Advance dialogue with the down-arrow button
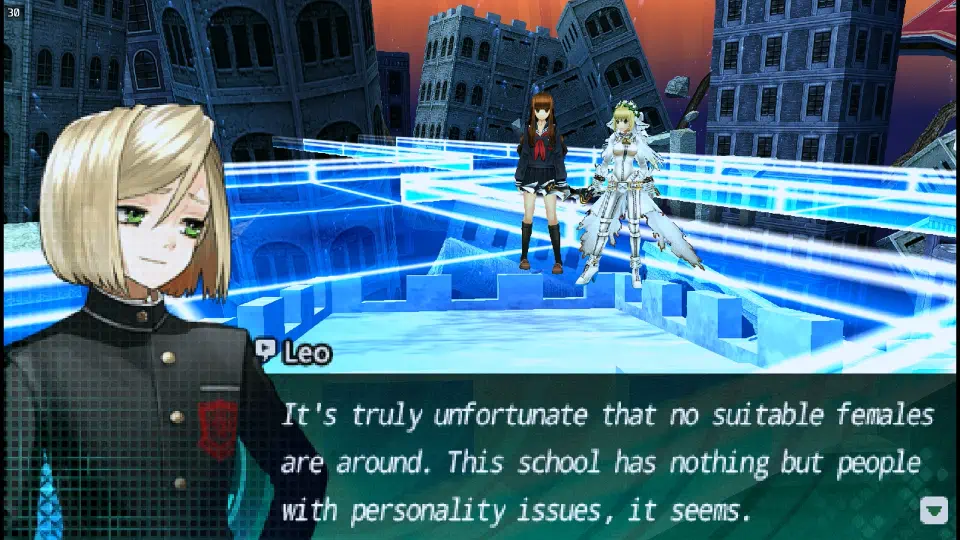Viewport: 960px width, 540px height. coord(933,511)
